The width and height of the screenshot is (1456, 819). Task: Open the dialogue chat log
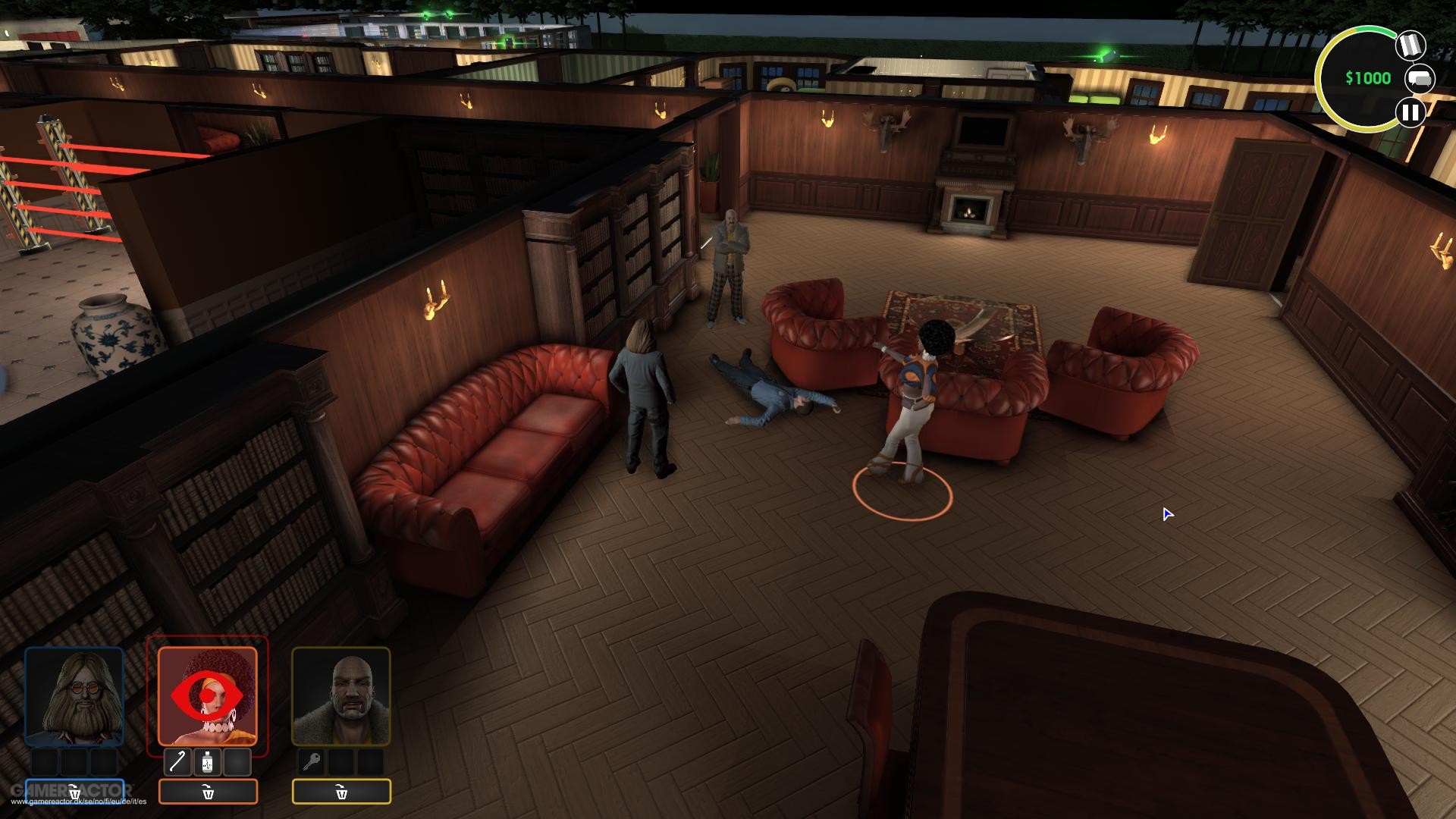point(1418,78)
